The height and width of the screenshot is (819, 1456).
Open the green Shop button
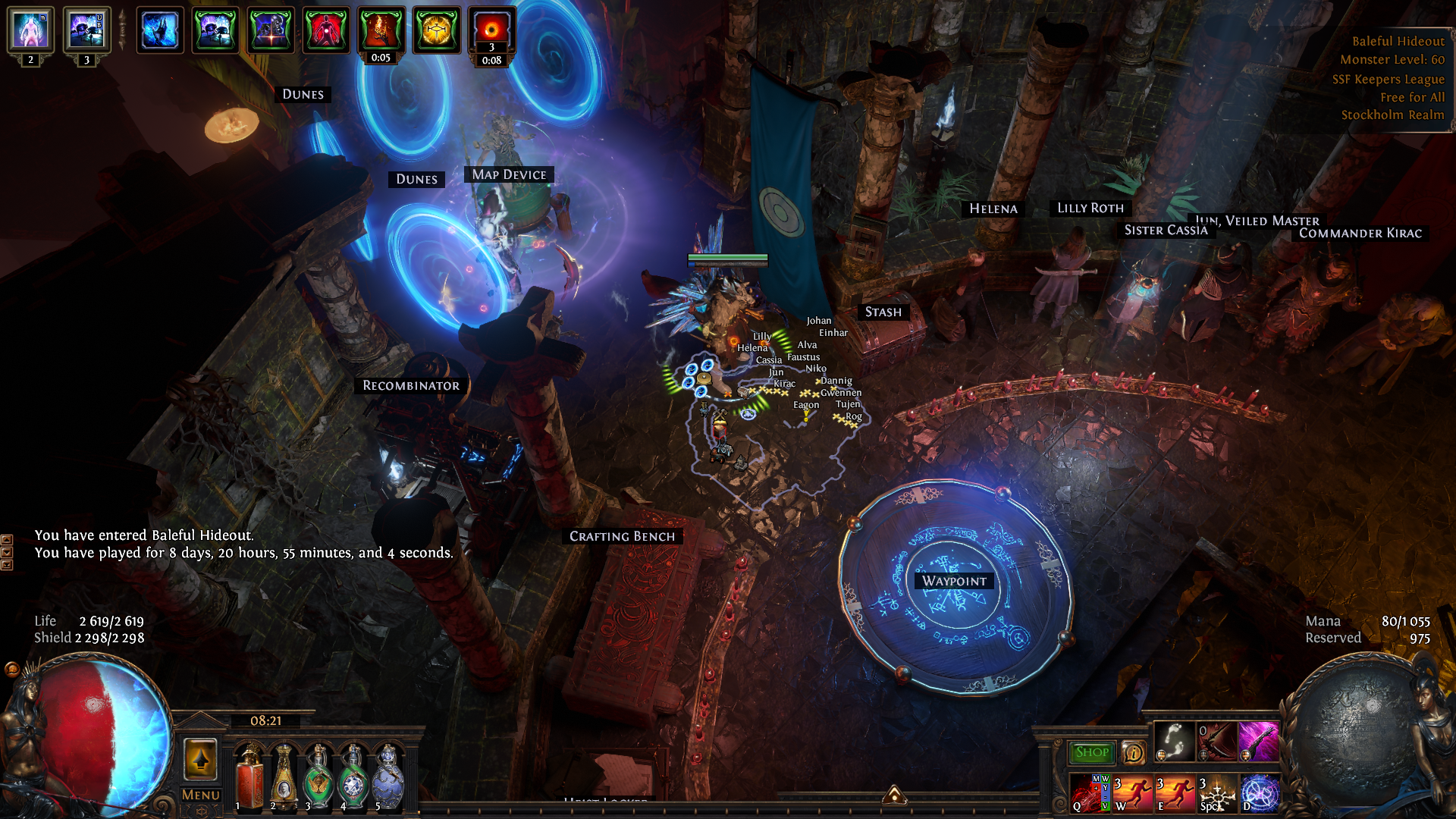[1092, 752]
